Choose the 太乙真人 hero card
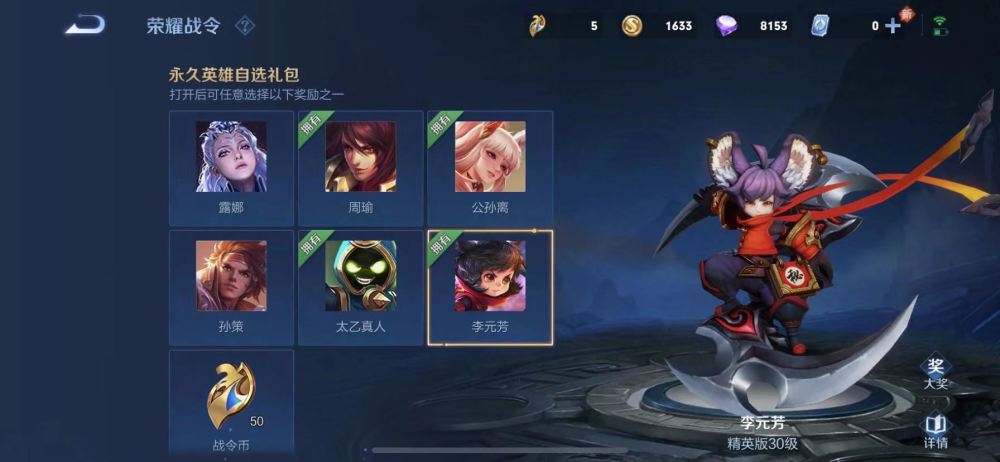 [x=360, y=287]
